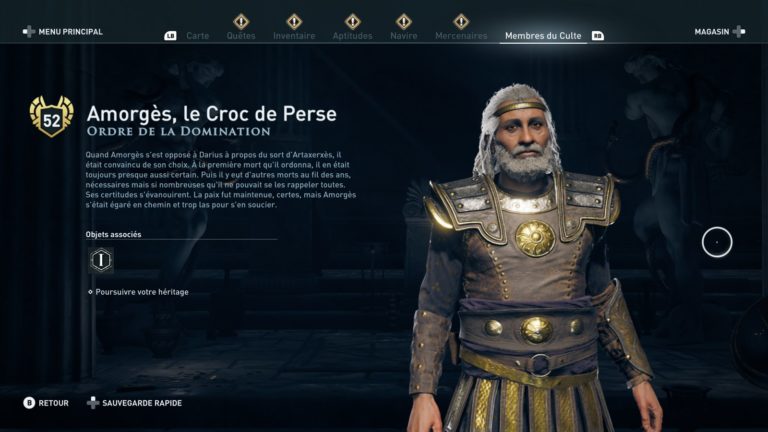Select the associated object hexagon icon
This screenshot has height=432, width=768.
pos(100,260)
